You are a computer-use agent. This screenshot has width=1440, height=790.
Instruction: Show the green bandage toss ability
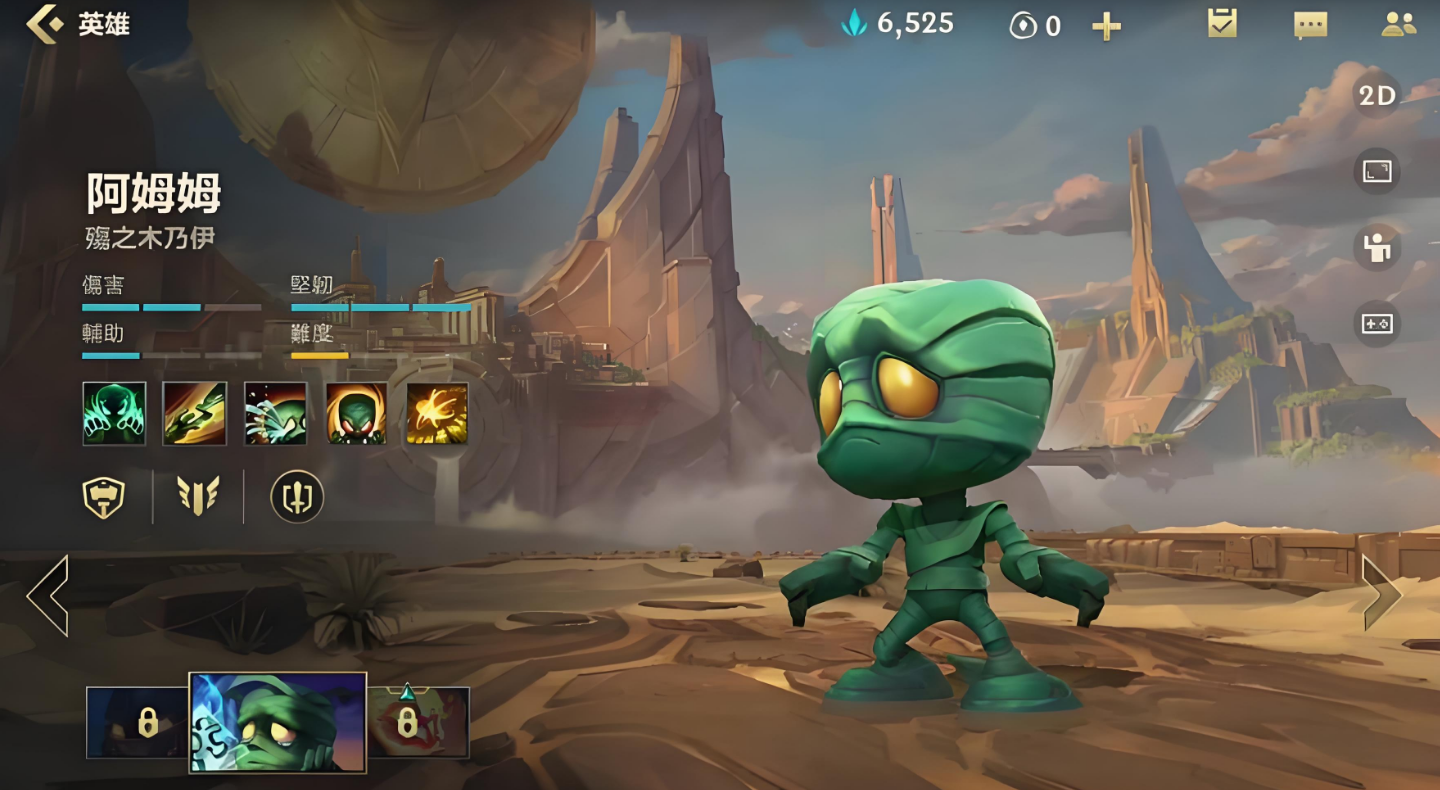point(195,413)
